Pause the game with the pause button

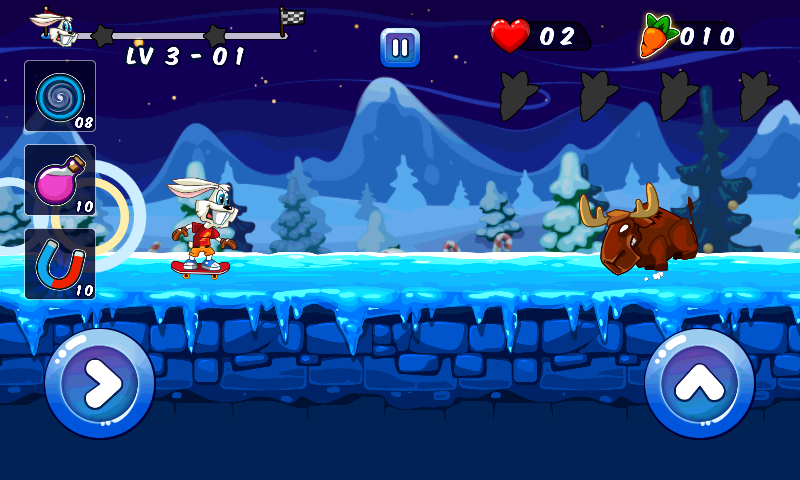tap(400, 47)
